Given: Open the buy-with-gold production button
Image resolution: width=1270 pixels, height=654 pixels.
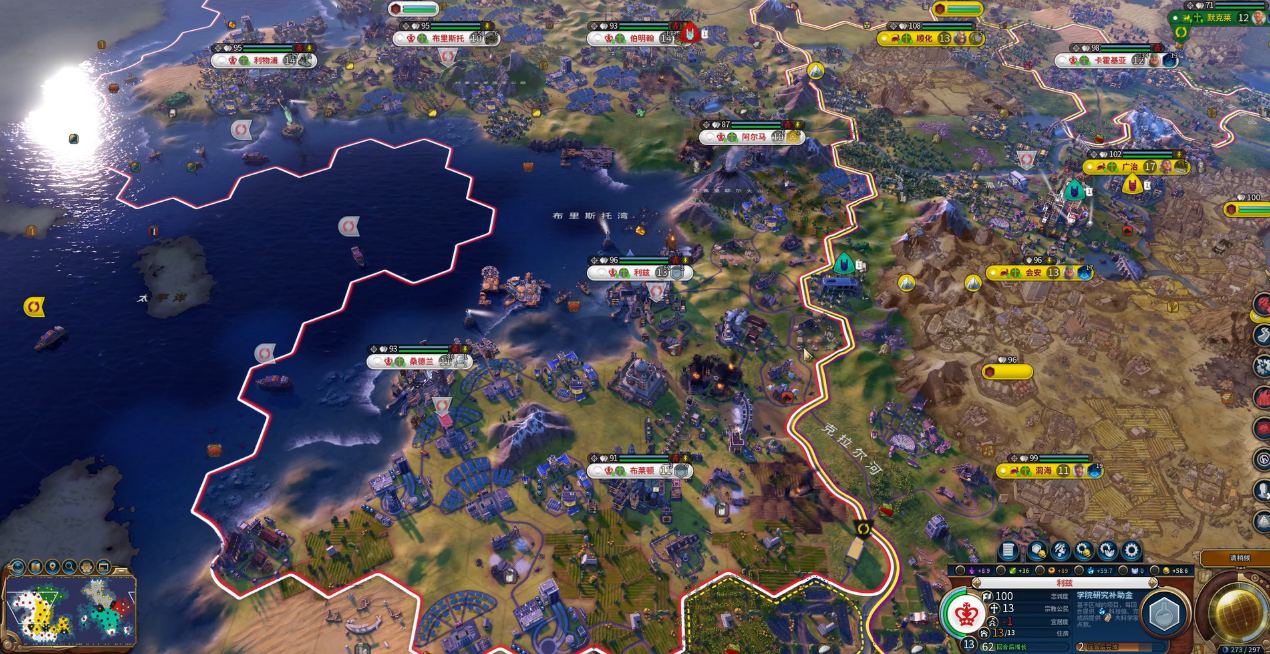Looking at the screenshot, I should point(1084,551).
